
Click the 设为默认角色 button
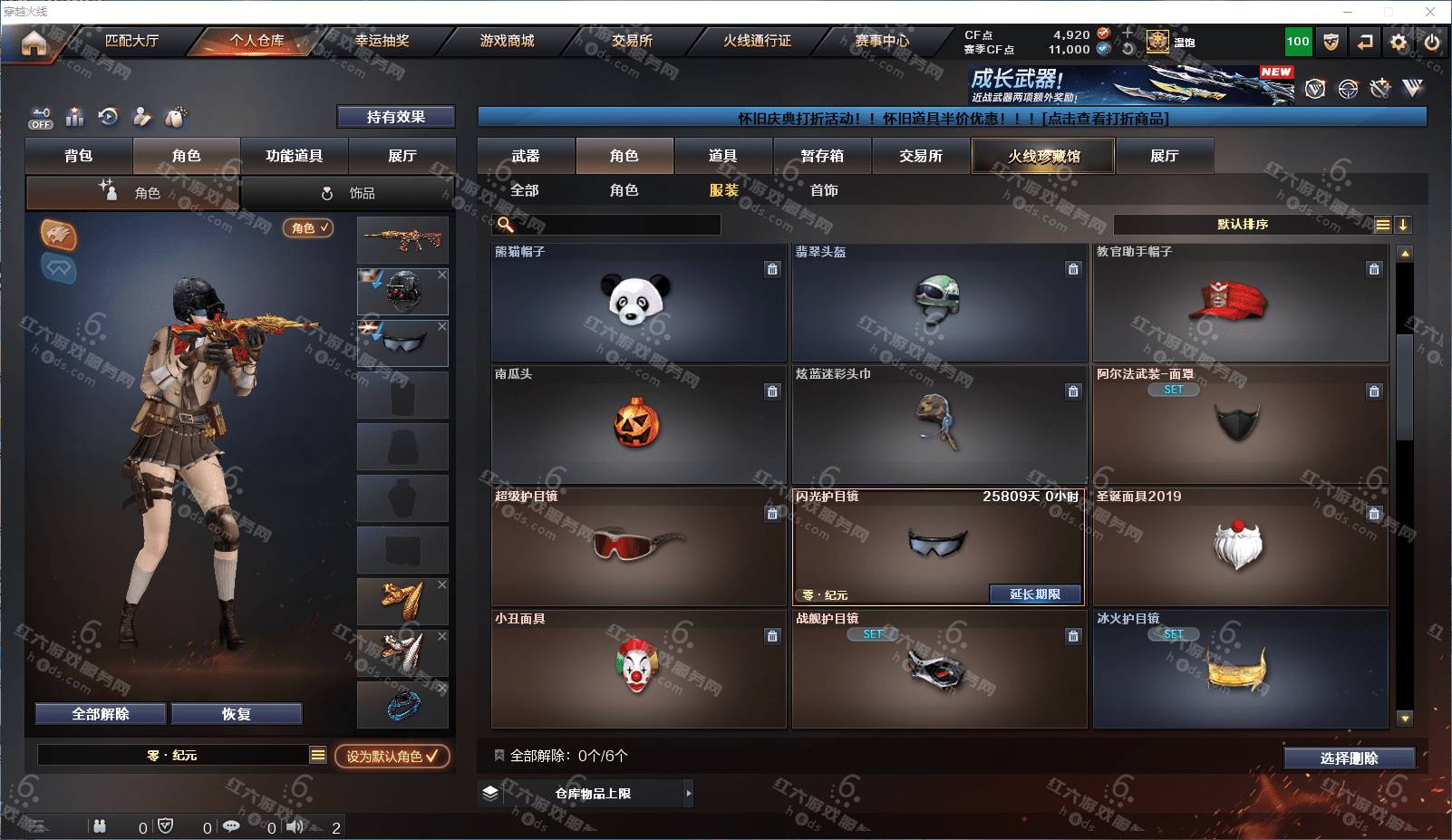pos(392,756)
